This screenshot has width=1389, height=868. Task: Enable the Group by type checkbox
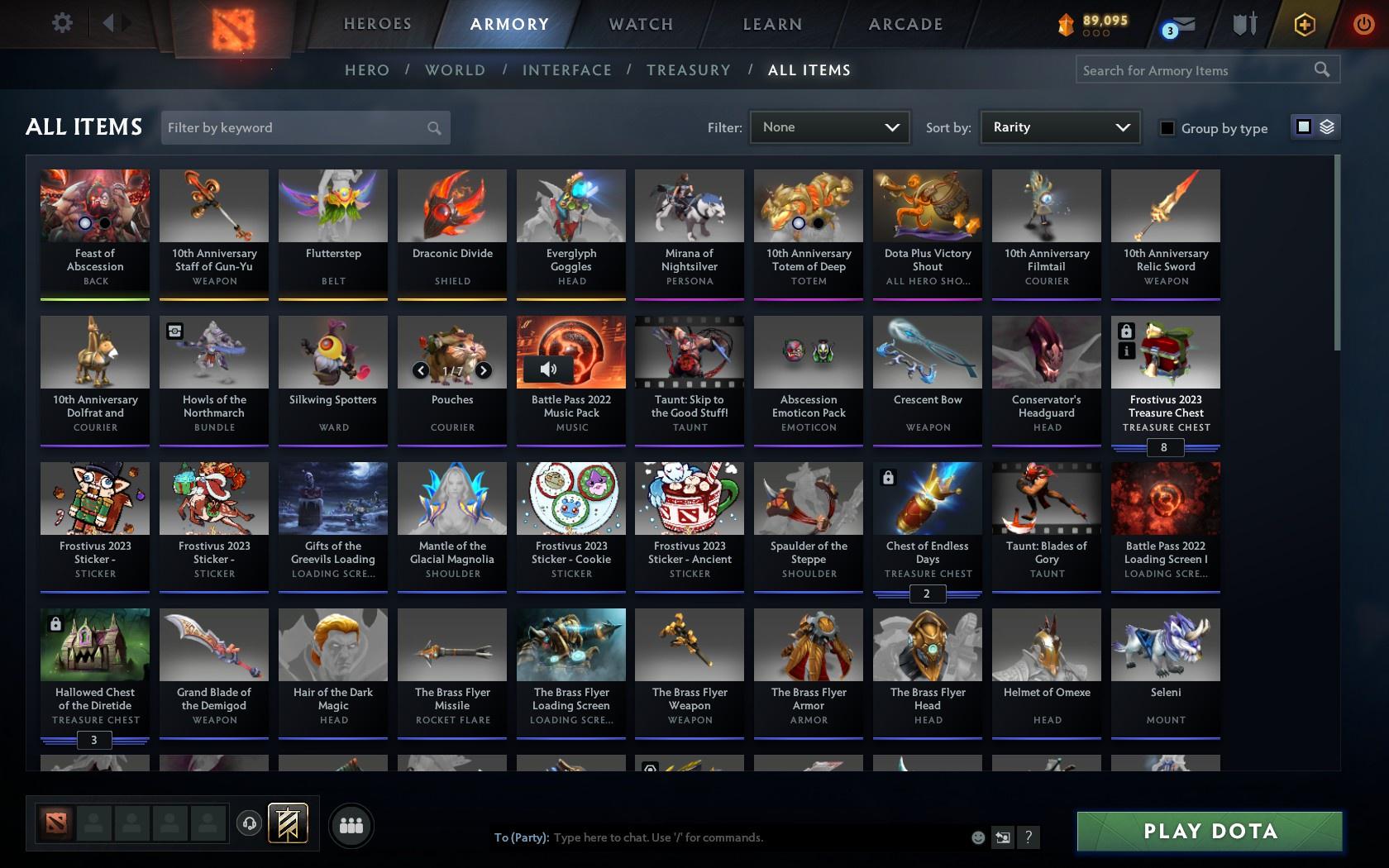click(1166, 128)
